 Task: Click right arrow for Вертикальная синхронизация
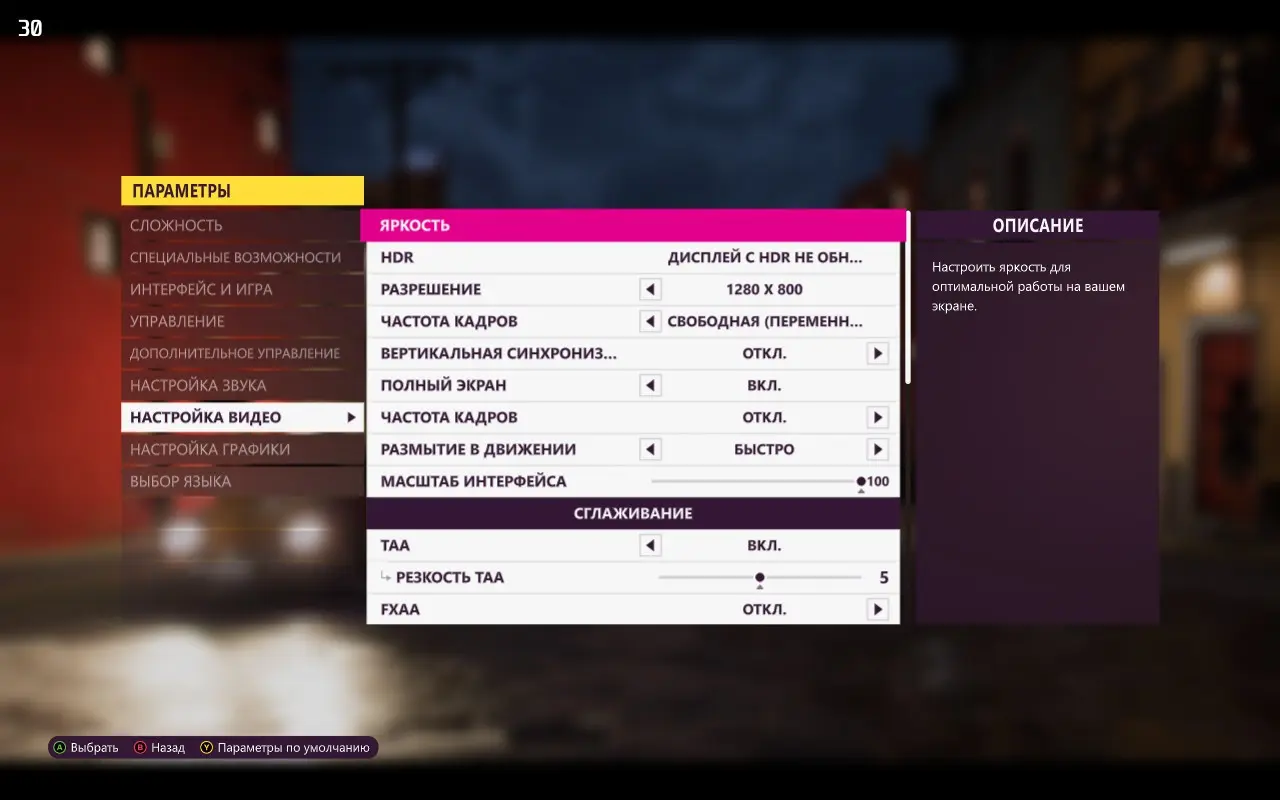click(x=877, y=353)
